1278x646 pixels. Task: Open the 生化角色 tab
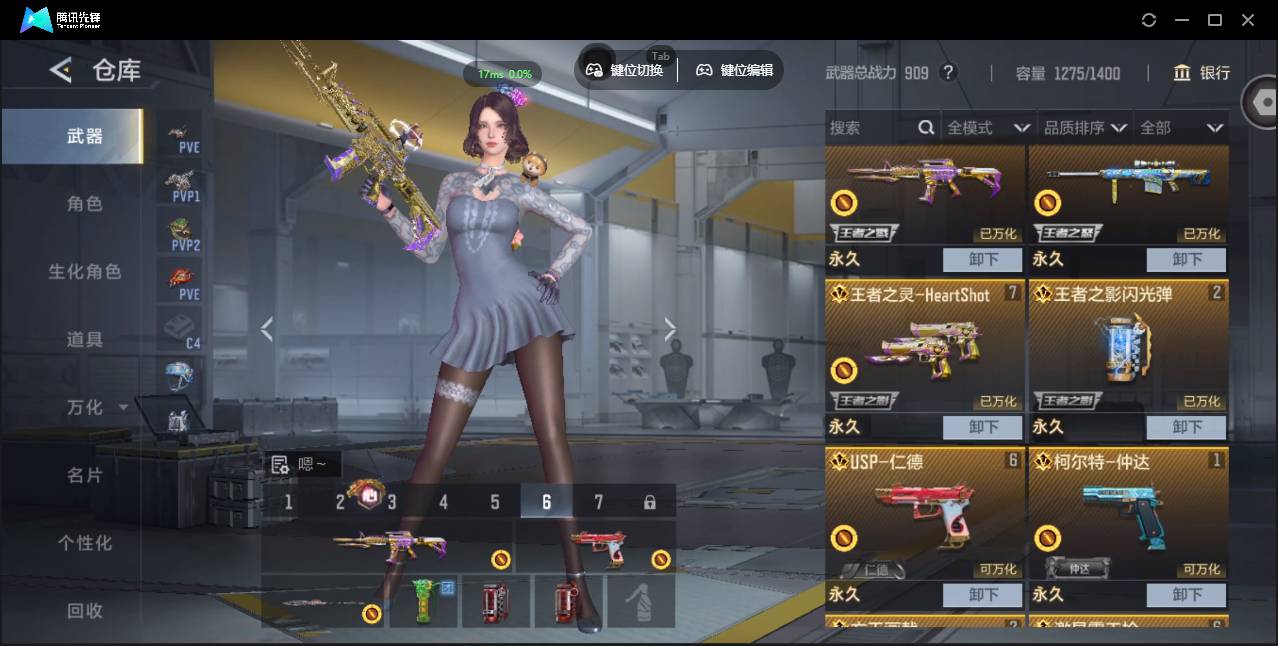tap(85, 272)
